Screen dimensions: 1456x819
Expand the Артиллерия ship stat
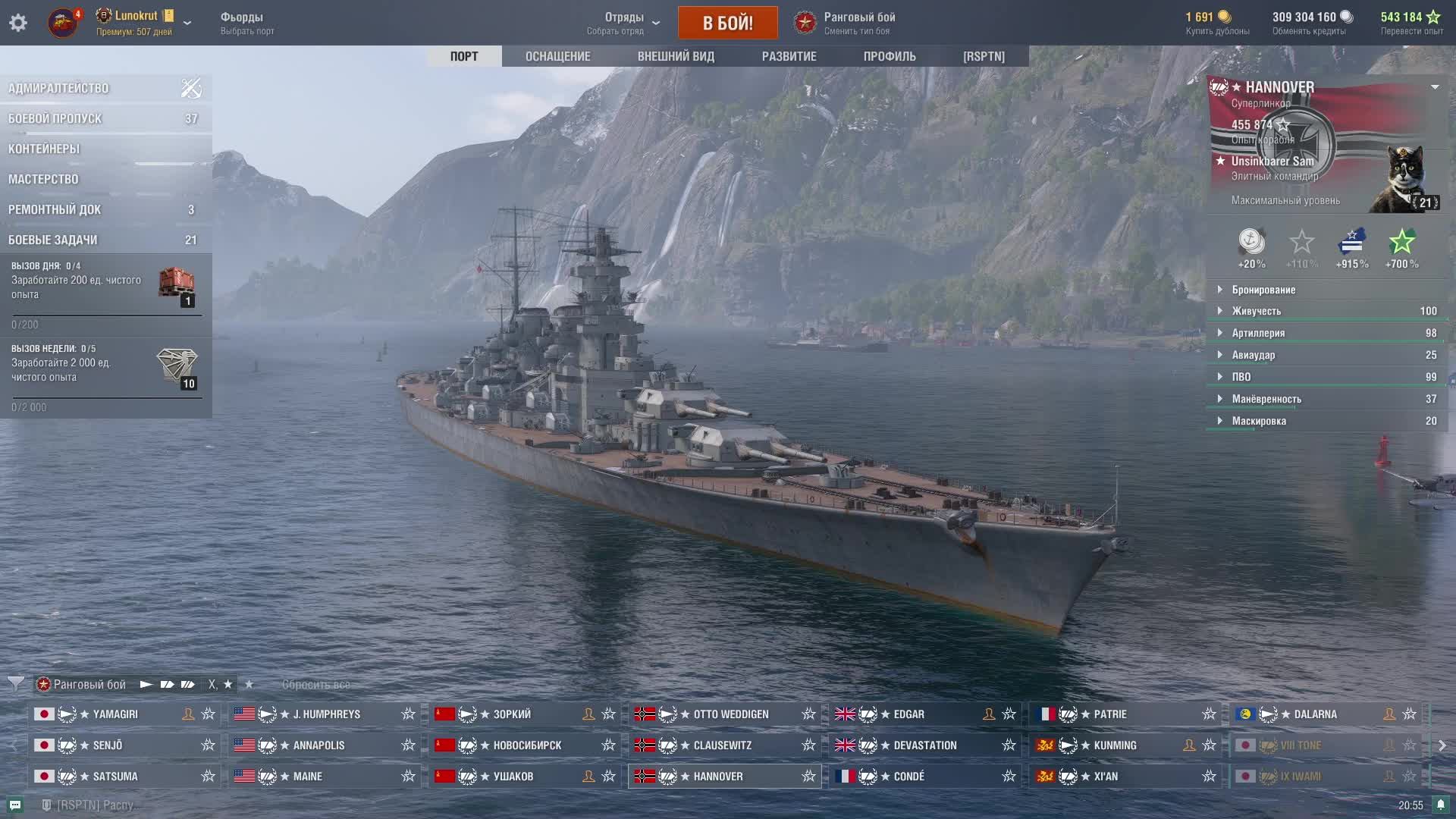click(x=1257, y=333)
